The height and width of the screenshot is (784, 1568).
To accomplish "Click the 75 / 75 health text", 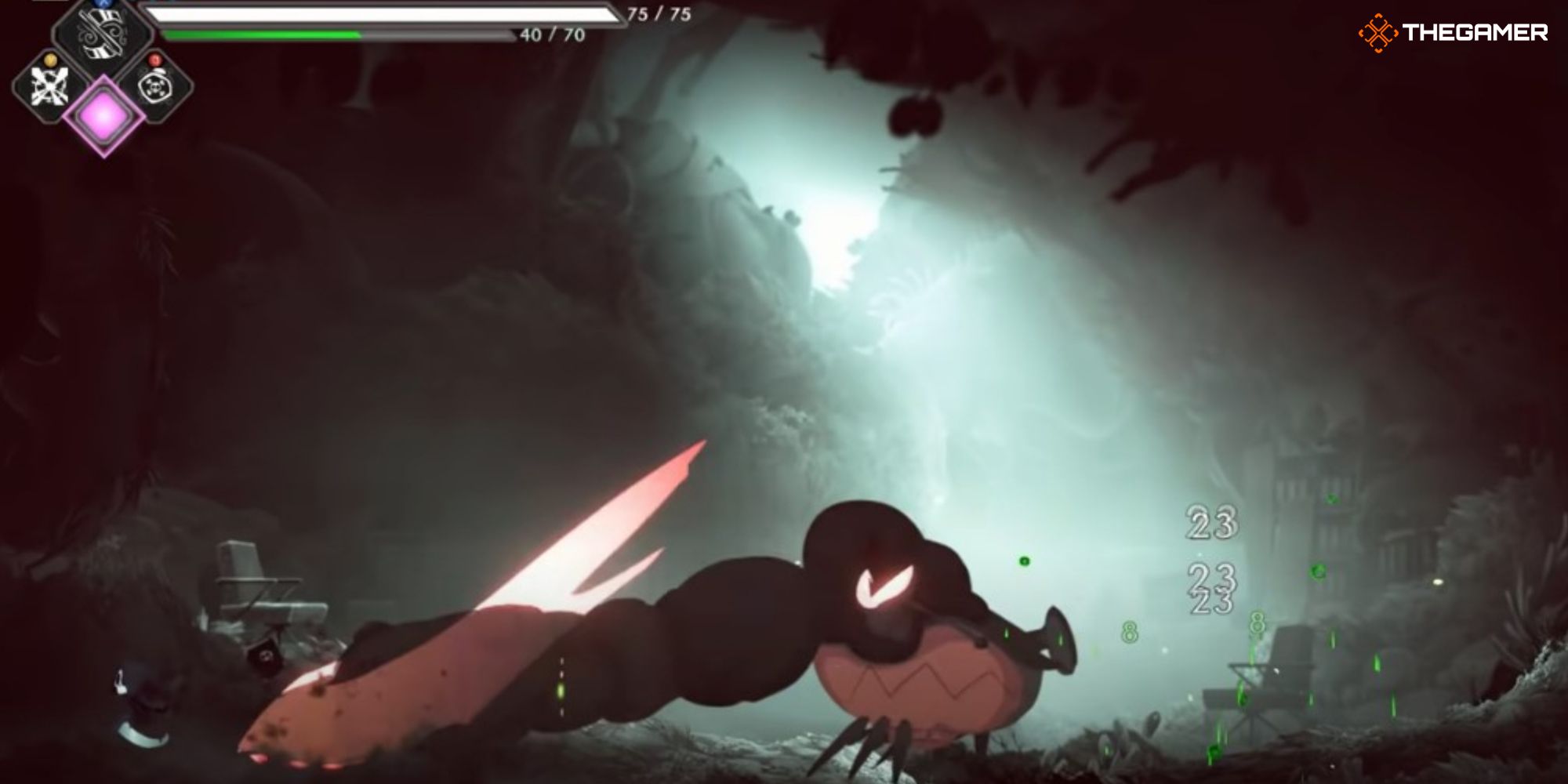I will point(659,14).
